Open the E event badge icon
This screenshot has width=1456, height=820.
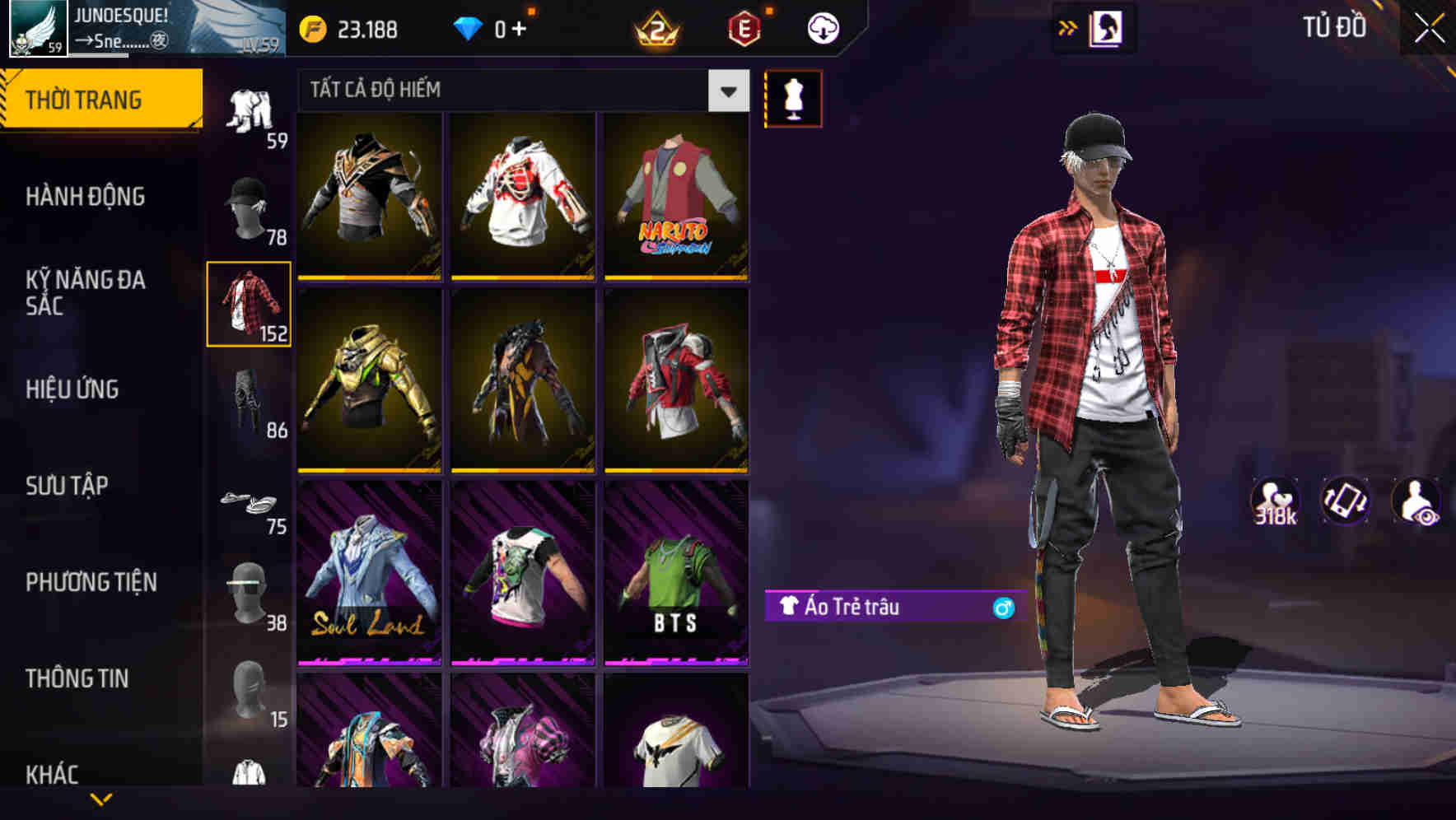coord(745,27)
